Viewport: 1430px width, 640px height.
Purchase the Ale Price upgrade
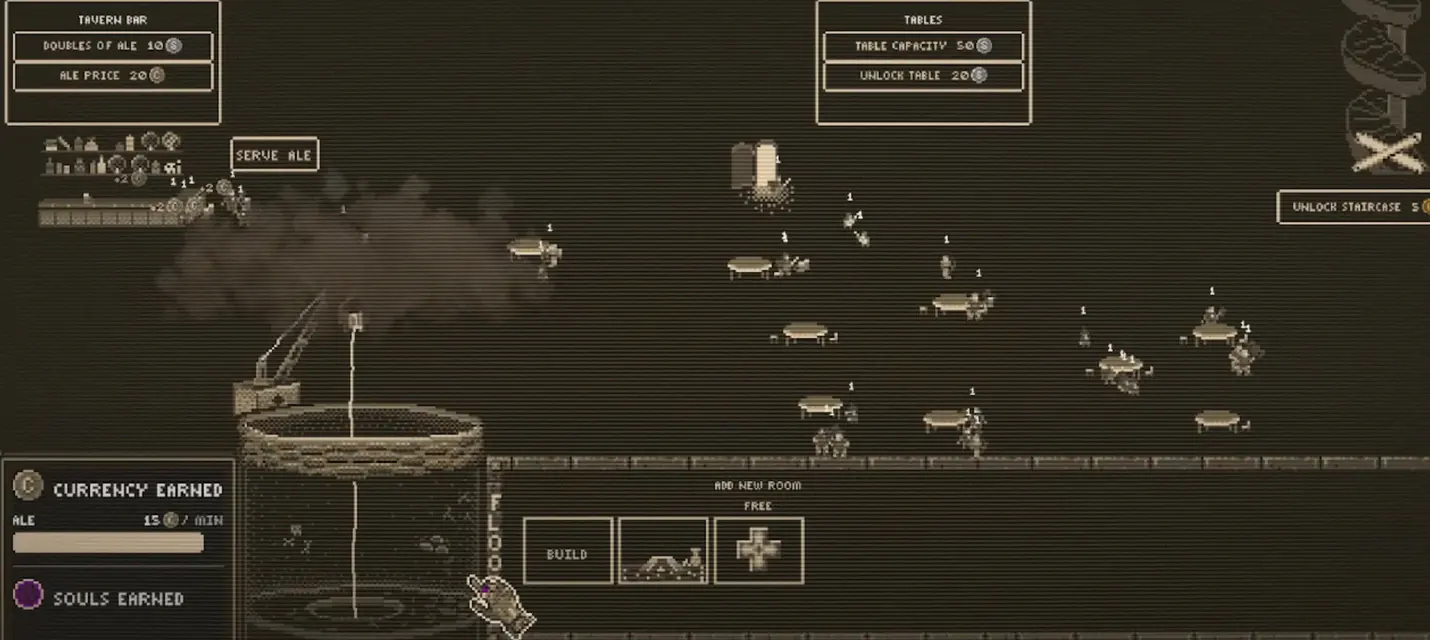(113, 76)
